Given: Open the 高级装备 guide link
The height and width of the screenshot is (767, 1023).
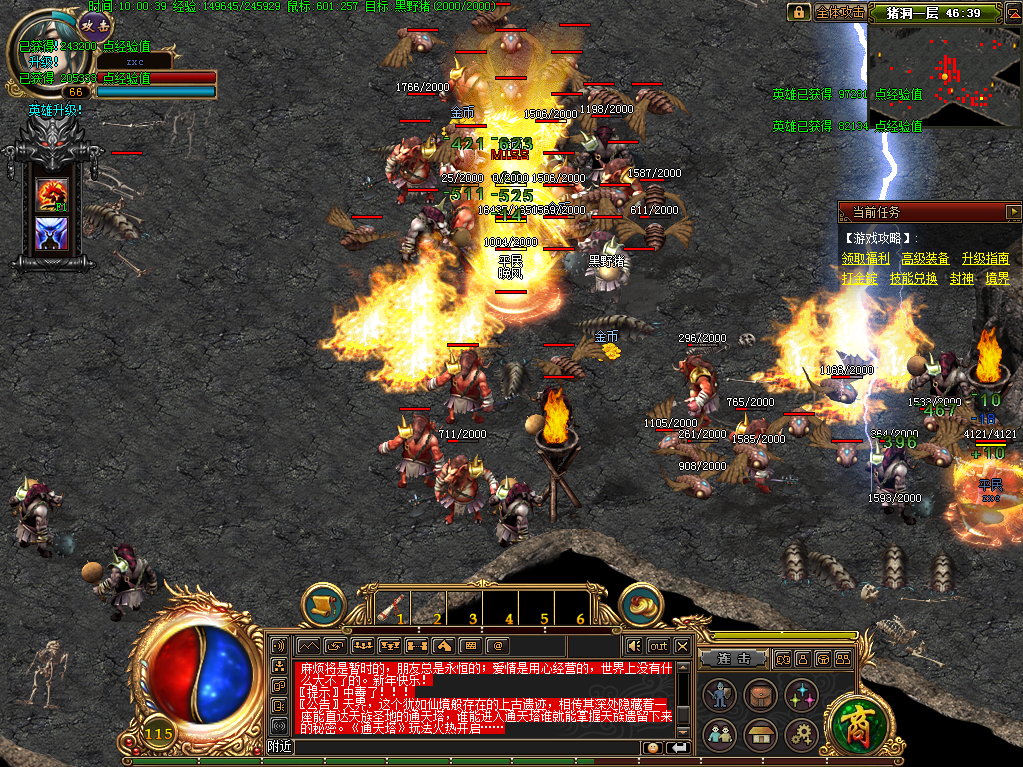Looking at the screenshot, I should click(x=925, y=259).
